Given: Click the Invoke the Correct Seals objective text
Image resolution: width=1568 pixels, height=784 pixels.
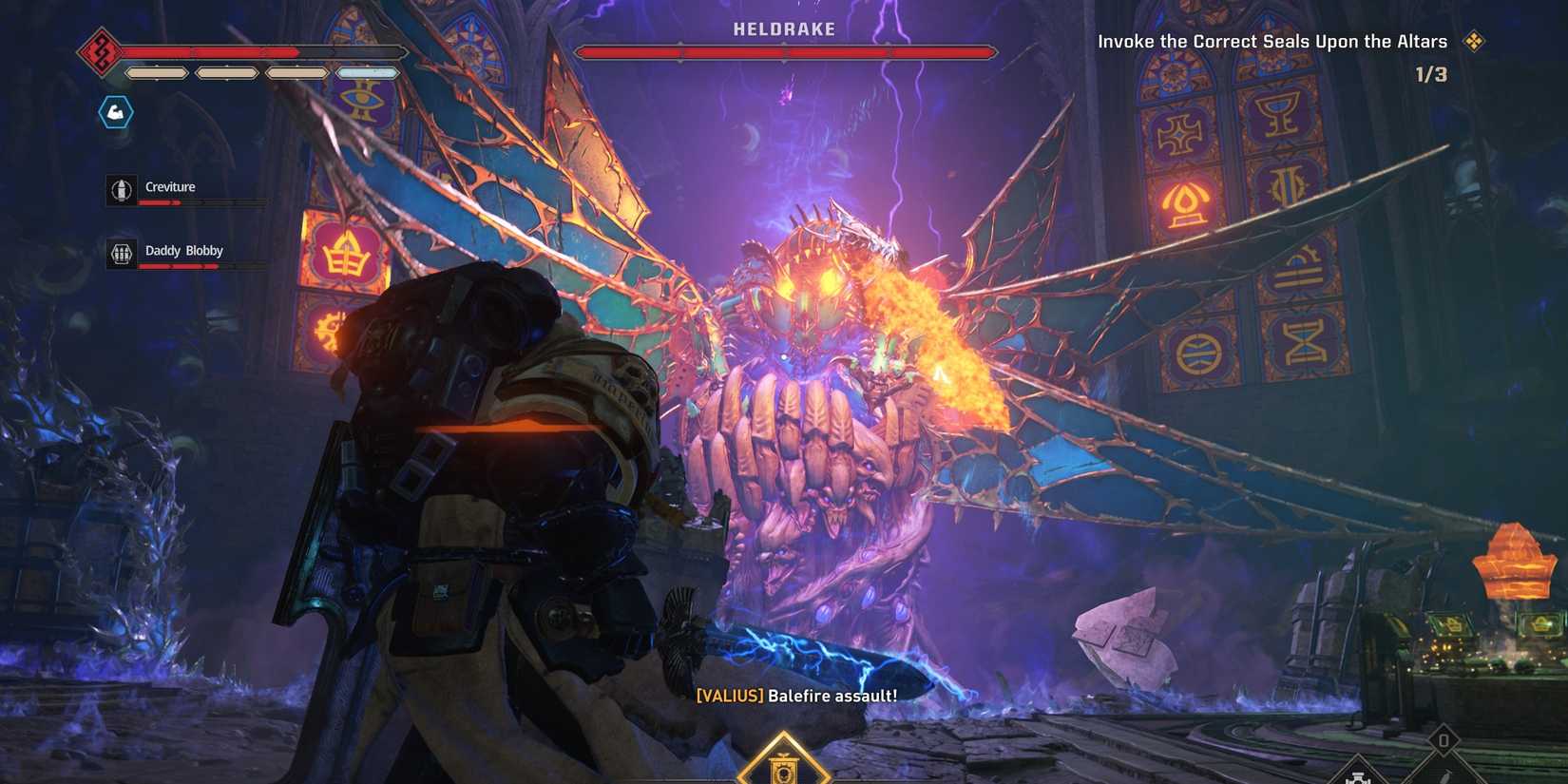Looking at the screenshot, I should tap(1273, 41).
